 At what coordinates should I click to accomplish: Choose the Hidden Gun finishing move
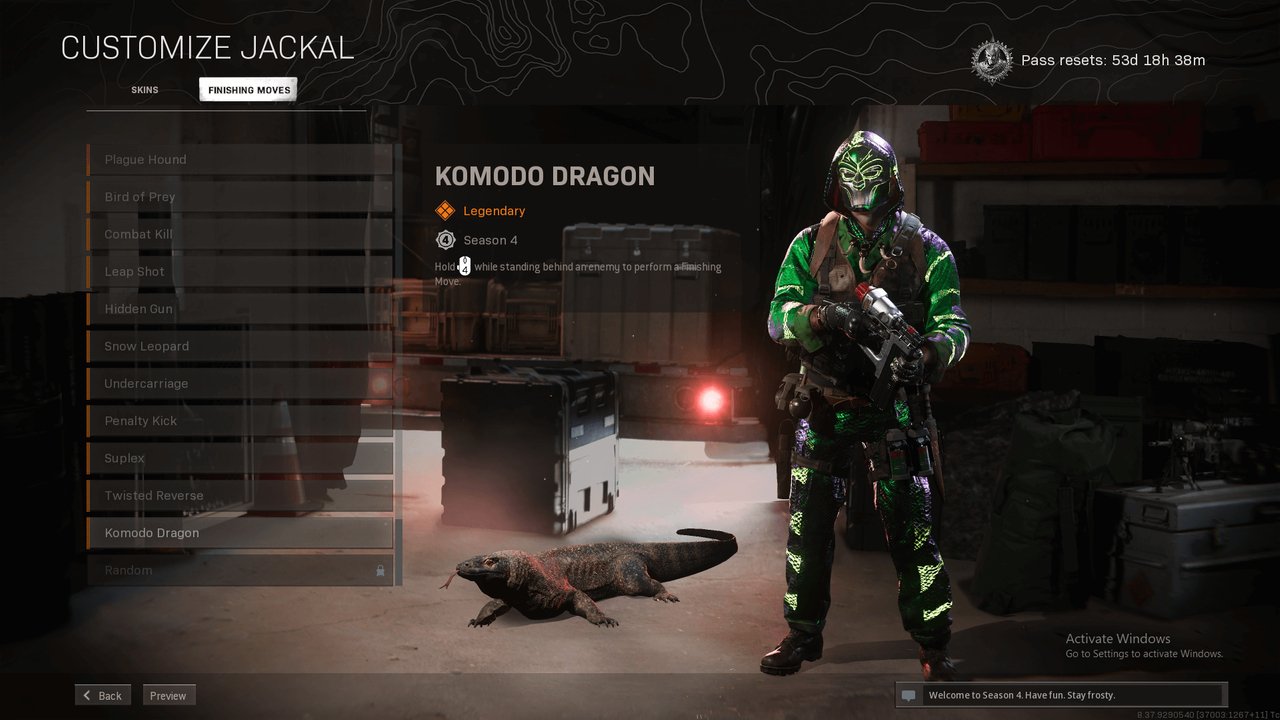click(240, 309)
